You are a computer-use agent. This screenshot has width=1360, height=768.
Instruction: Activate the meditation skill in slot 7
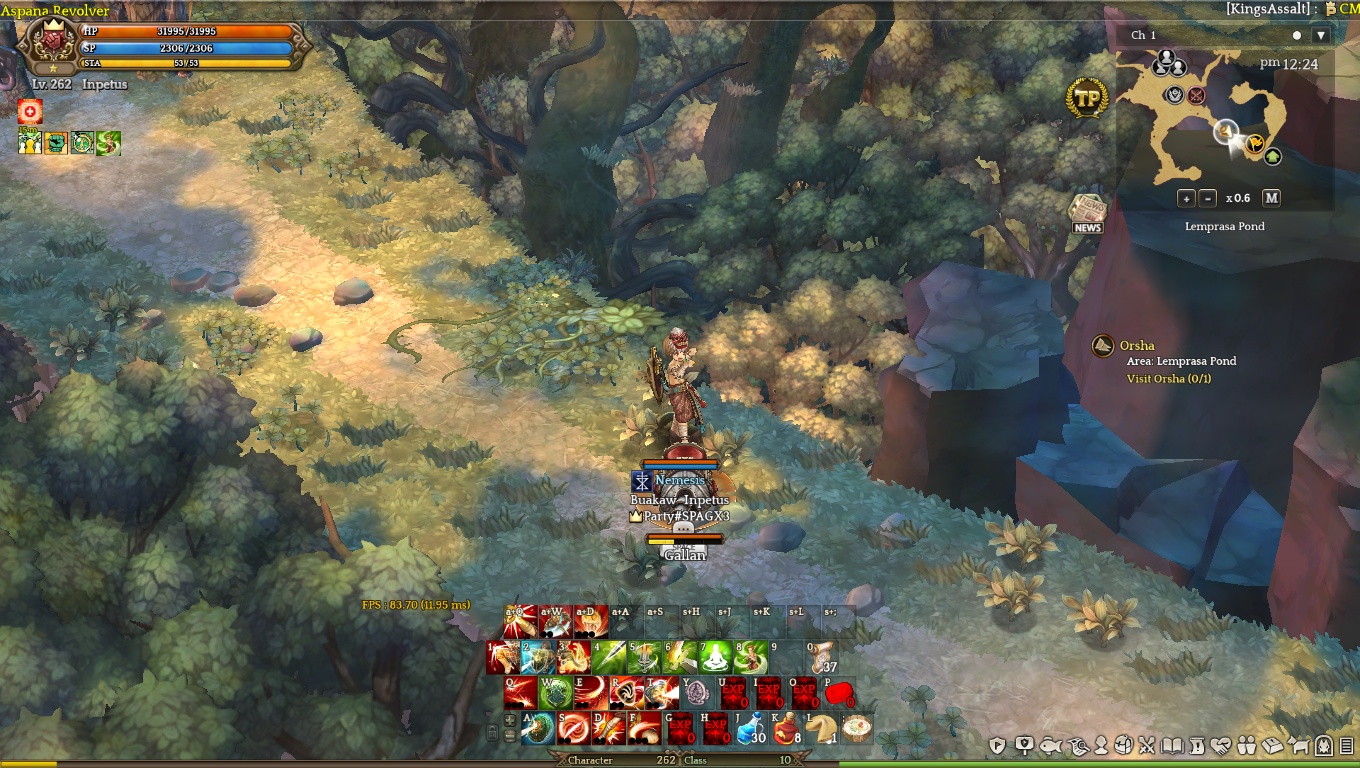click(x=714, y=657)
